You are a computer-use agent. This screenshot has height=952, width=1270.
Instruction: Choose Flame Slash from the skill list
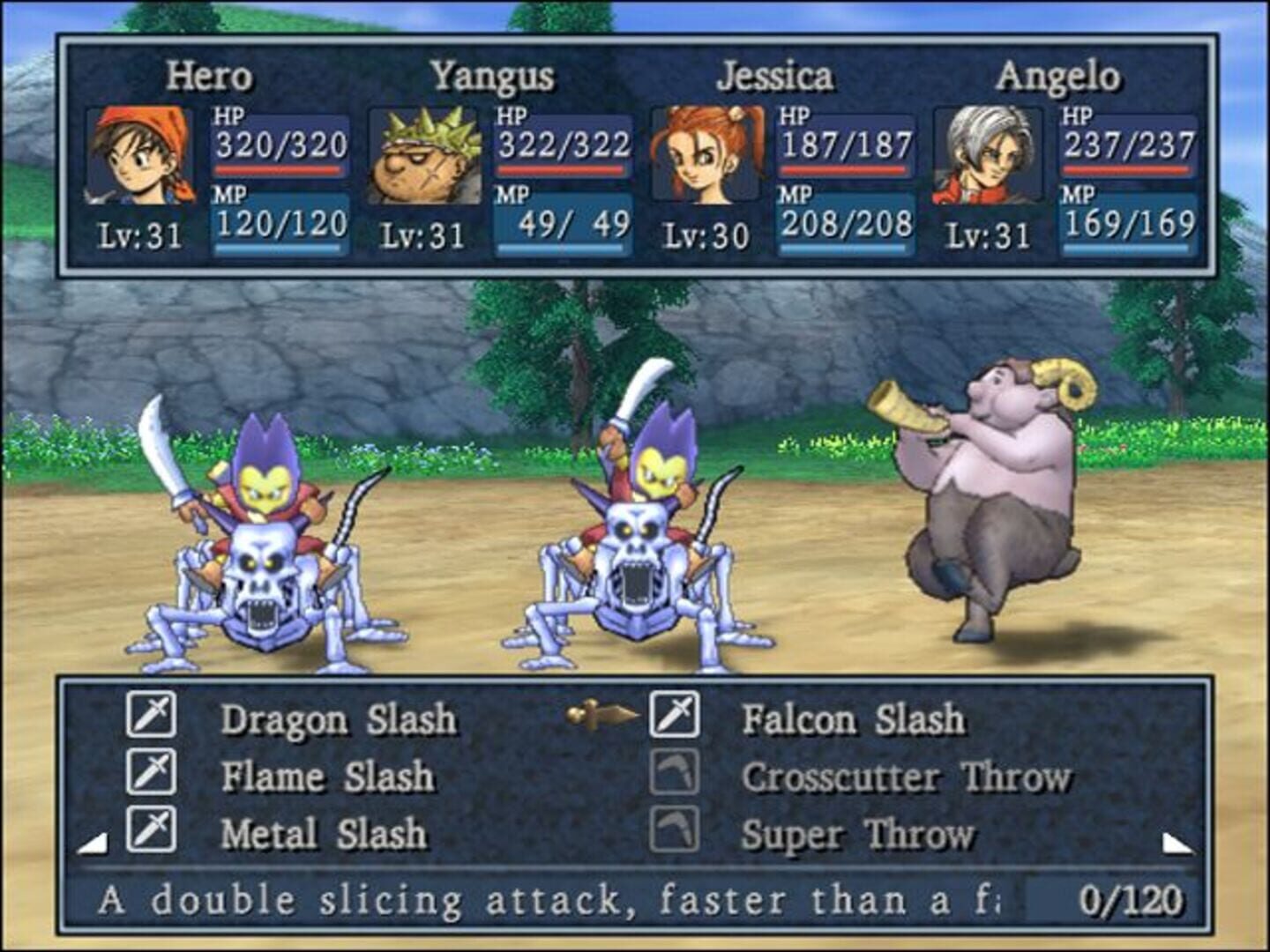(327, 777)
